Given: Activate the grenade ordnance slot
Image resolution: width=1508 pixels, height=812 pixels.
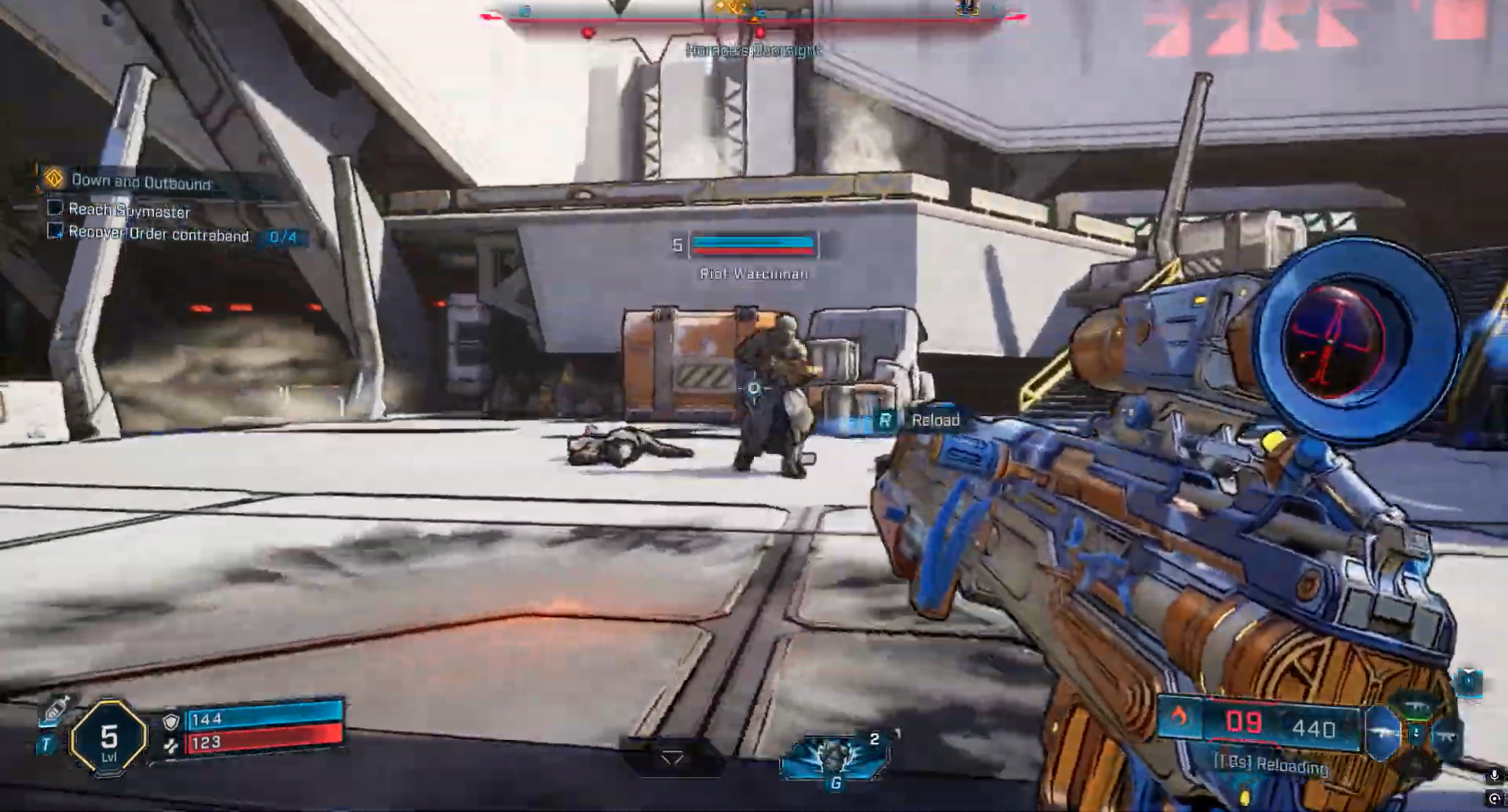Looking at the screenshot, I should [x=834, y=758].
